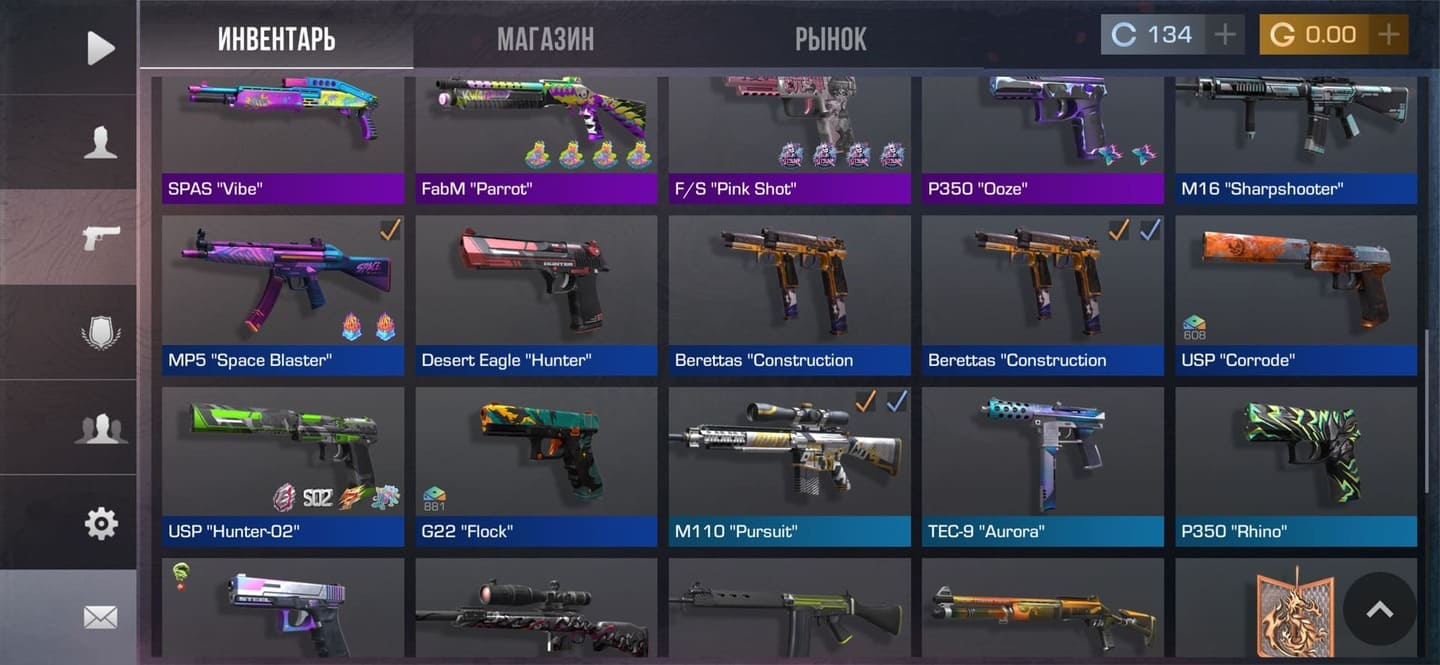The width and height of the screenshot is (1440, 665).
Task: Open the mail envelope inbox
Action: point(100,618)
